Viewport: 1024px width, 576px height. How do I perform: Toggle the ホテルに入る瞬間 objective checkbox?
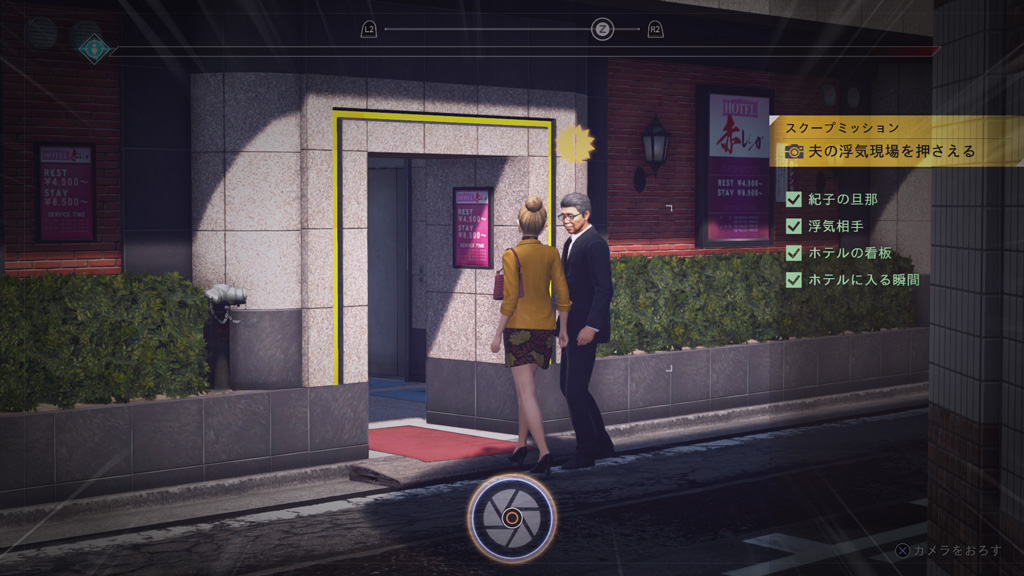click(x=795, y=281)
